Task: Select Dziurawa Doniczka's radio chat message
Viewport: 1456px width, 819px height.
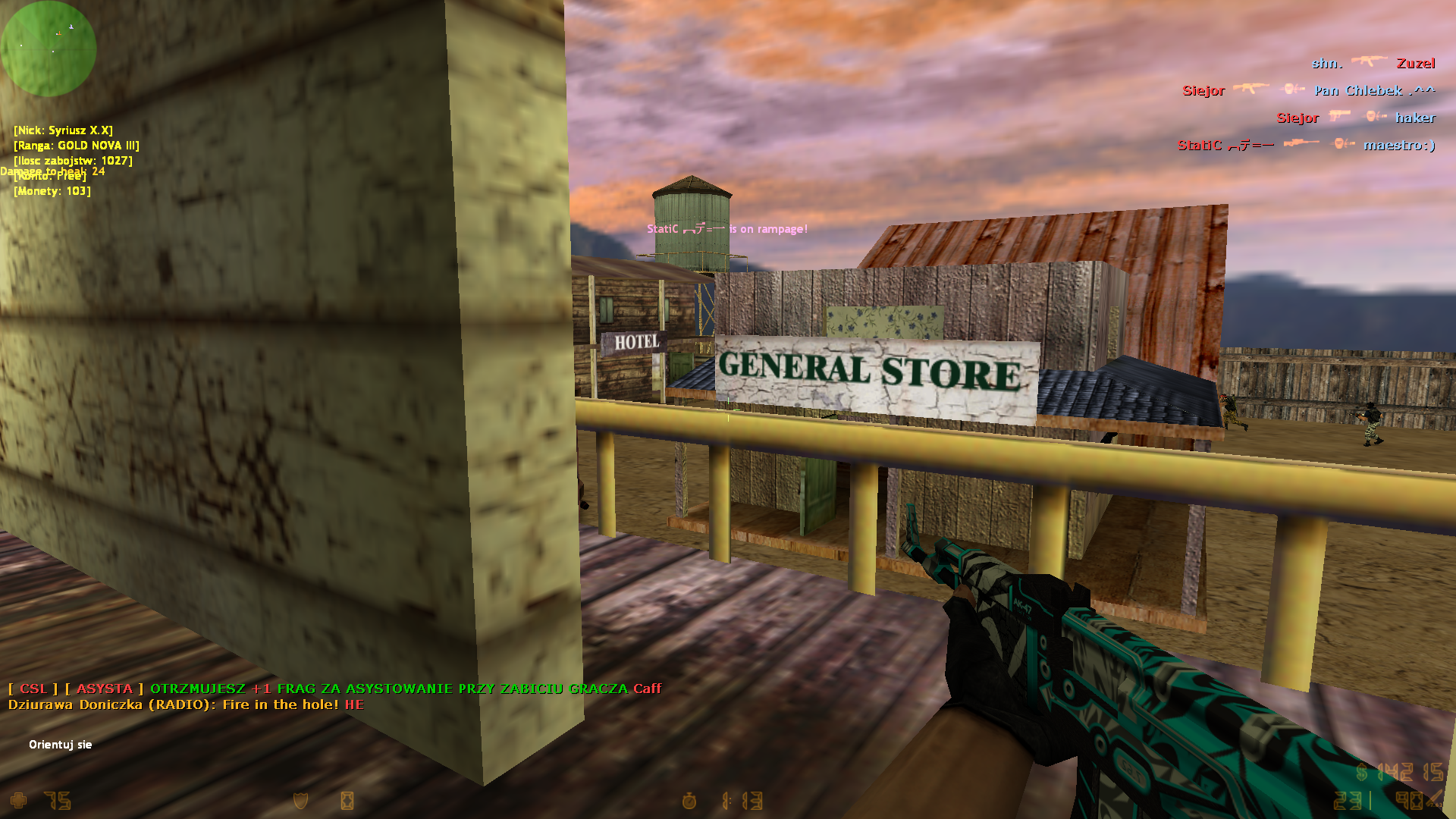Action: (186, 704)
